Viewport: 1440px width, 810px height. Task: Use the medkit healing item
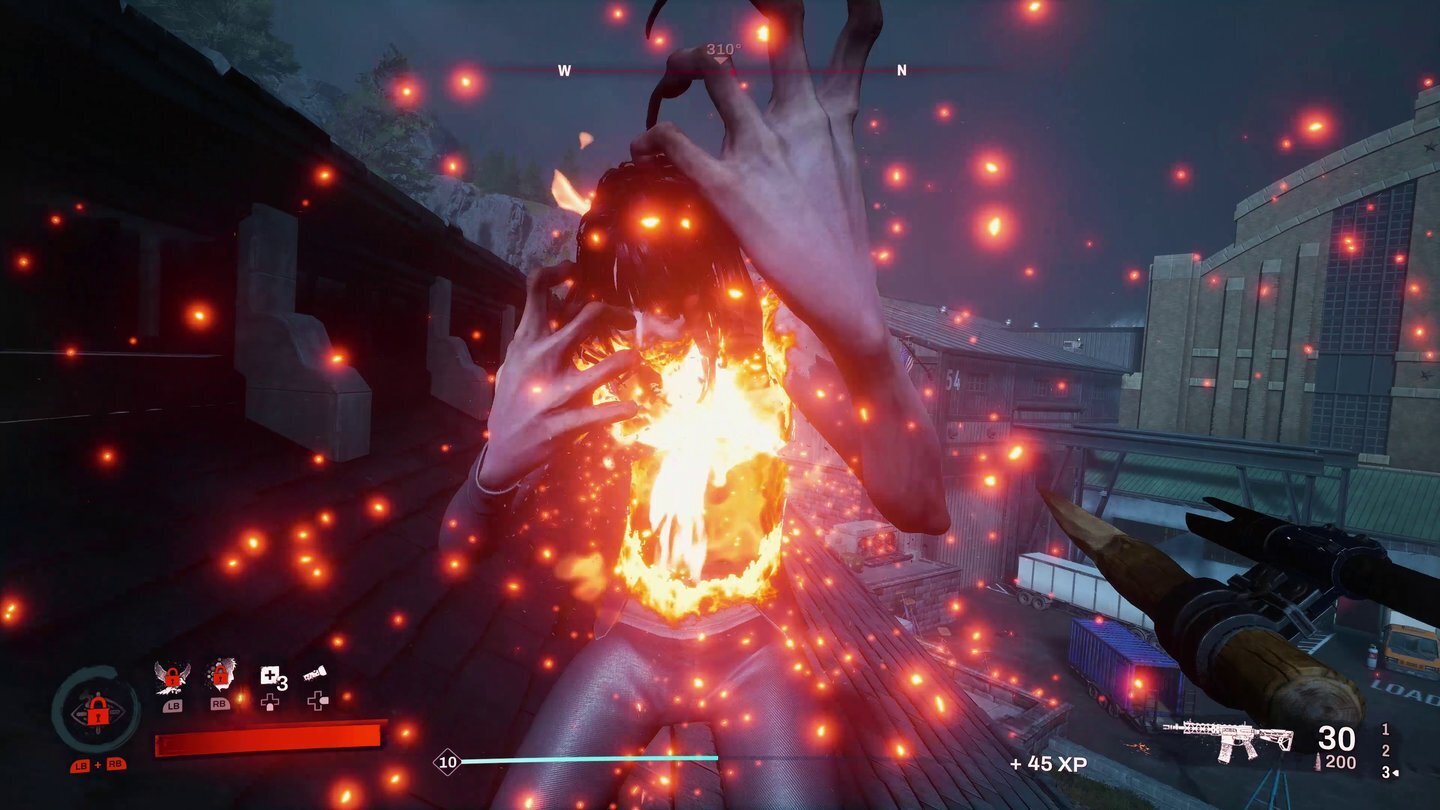[x=270, y=676]
